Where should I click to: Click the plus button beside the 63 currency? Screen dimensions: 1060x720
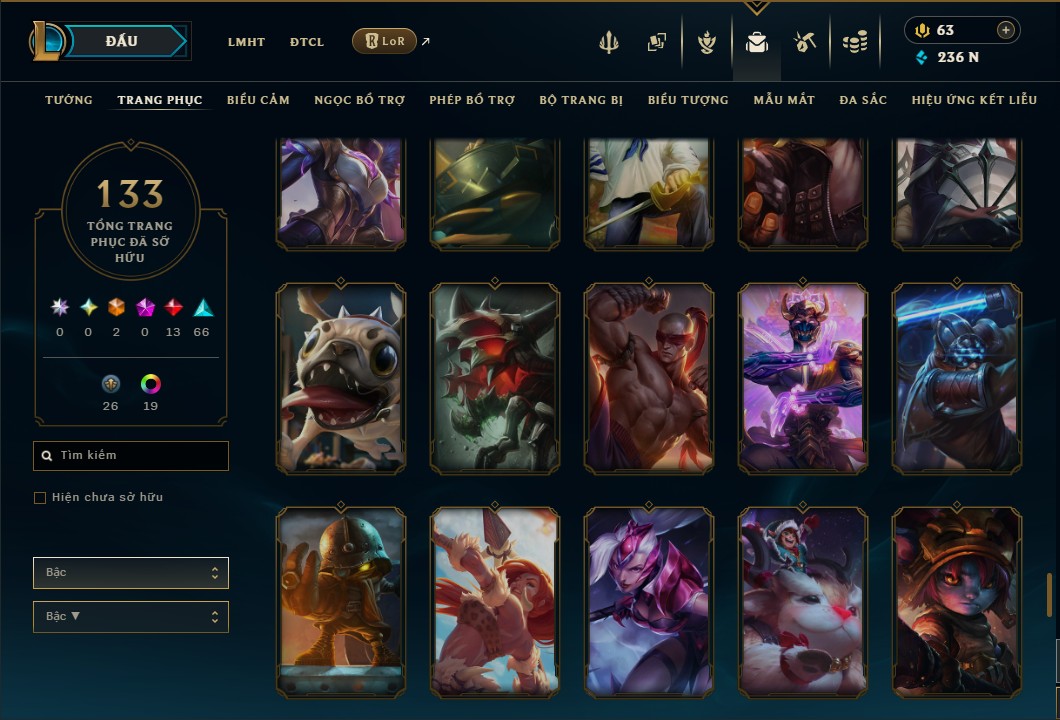click(1005, 30)
